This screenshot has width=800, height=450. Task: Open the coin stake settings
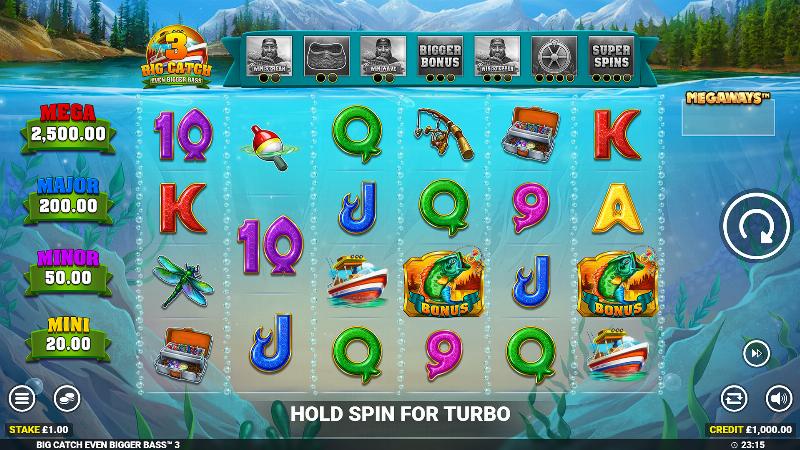(67, 397)
